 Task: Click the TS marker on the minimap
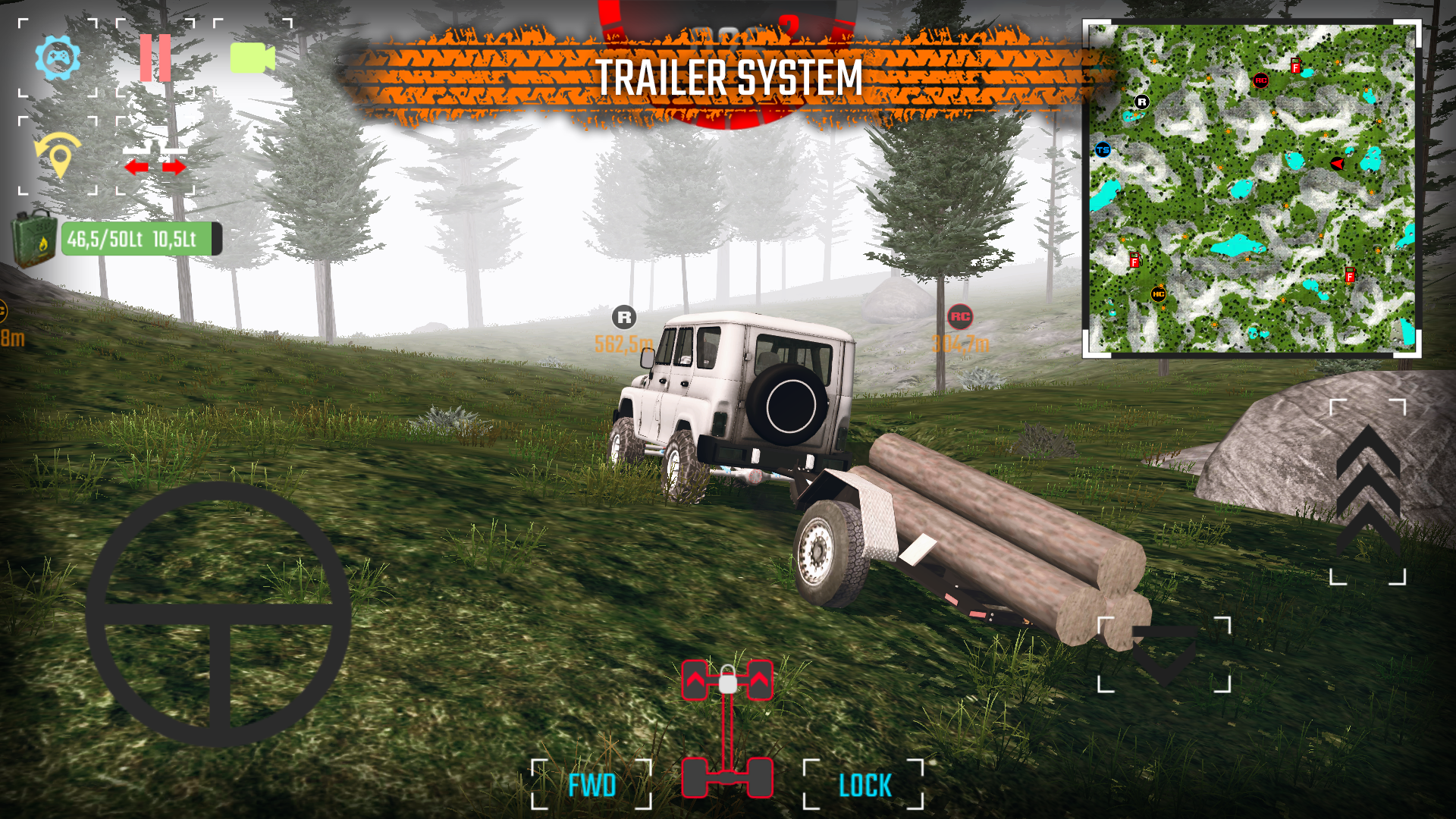1104,149
